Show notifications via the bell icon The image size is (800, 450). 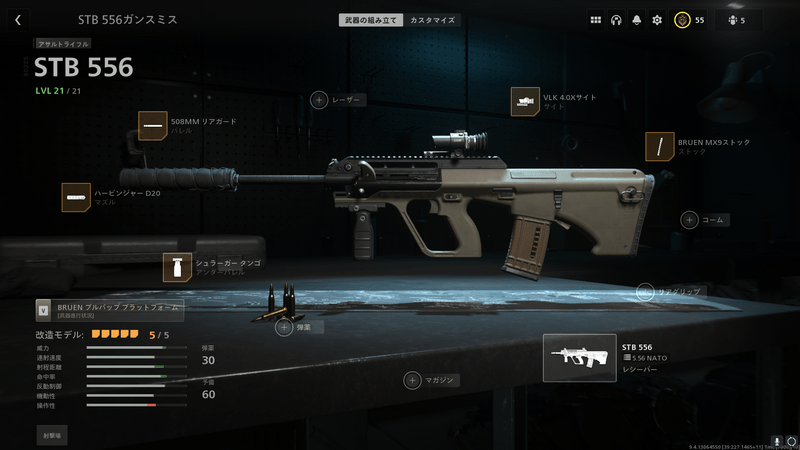pos(636,19)
